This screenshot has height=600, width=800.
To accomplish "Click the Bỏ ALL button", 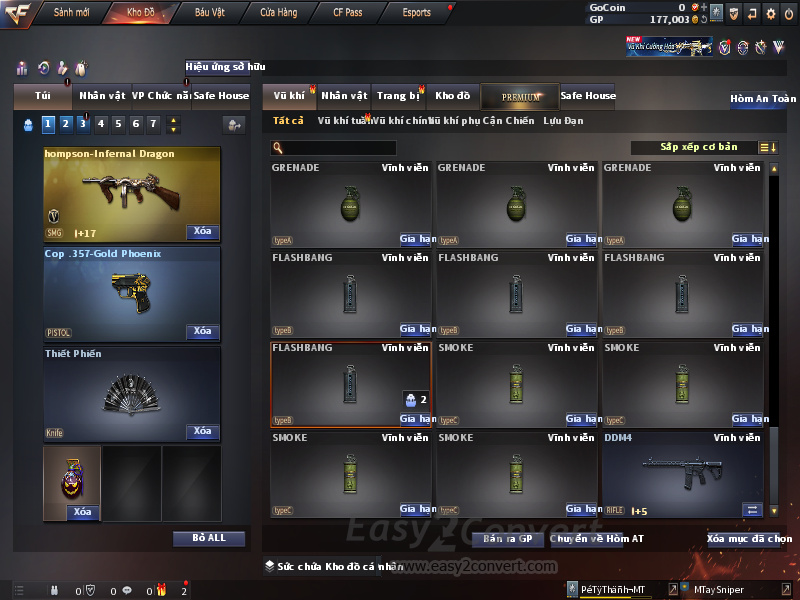I will coord(209,538).
